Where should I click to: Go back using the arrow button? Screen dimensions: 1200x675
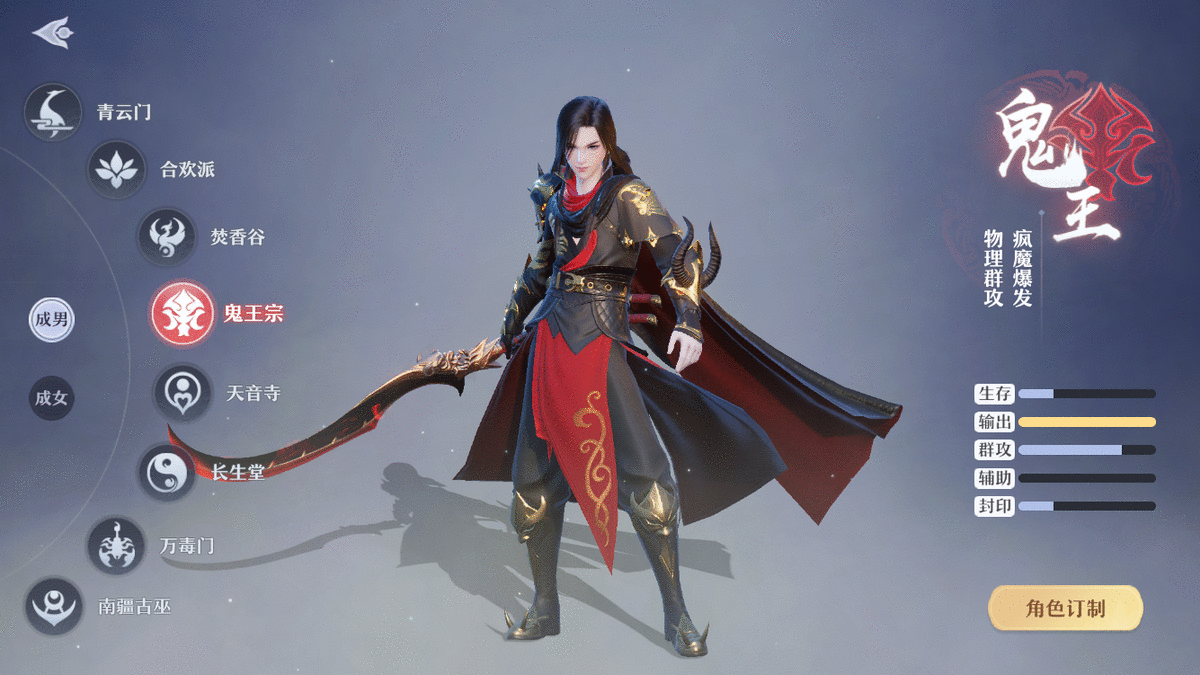coord(52,32)
